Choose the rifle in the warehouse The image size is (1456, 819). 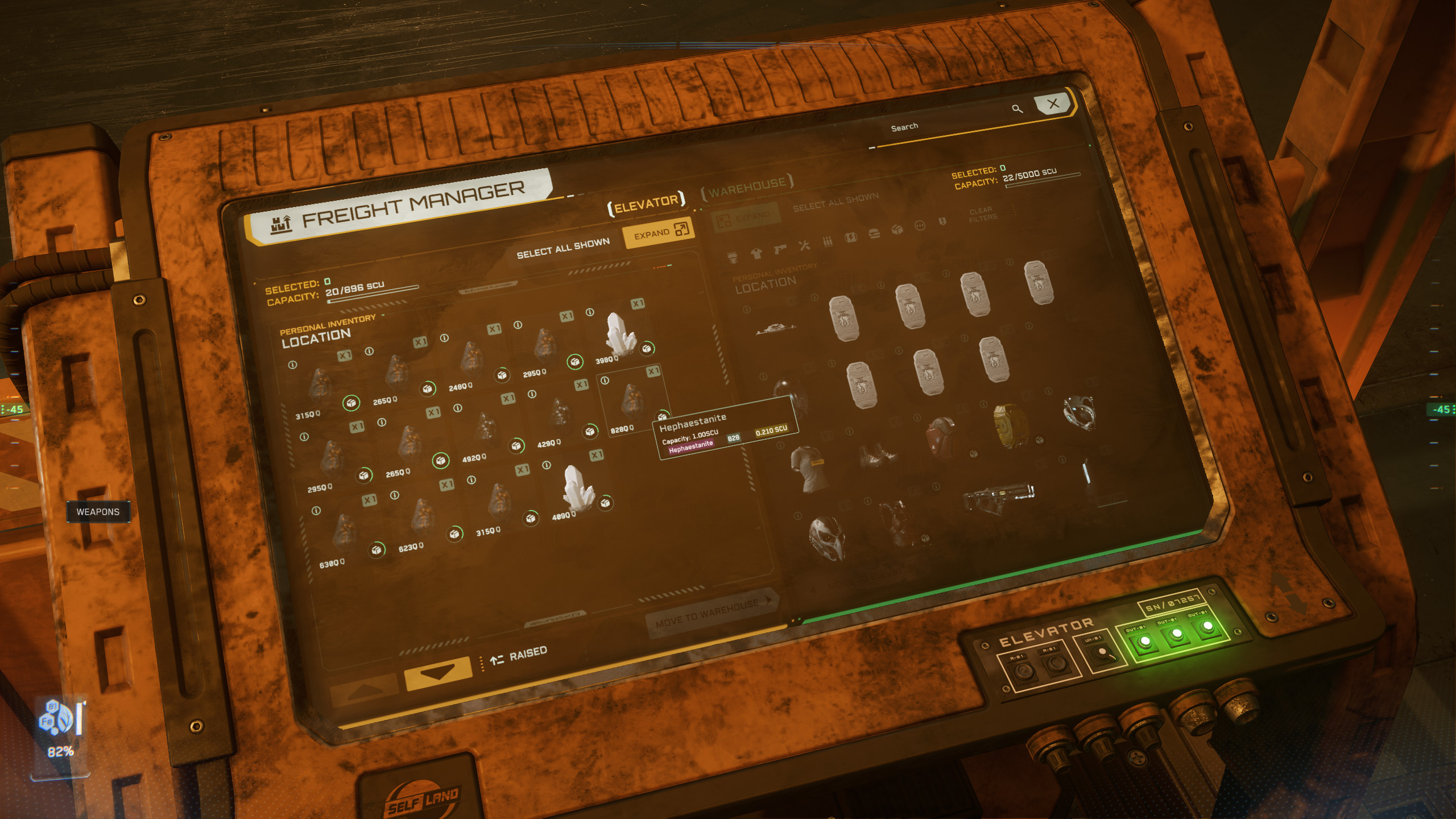998,495
